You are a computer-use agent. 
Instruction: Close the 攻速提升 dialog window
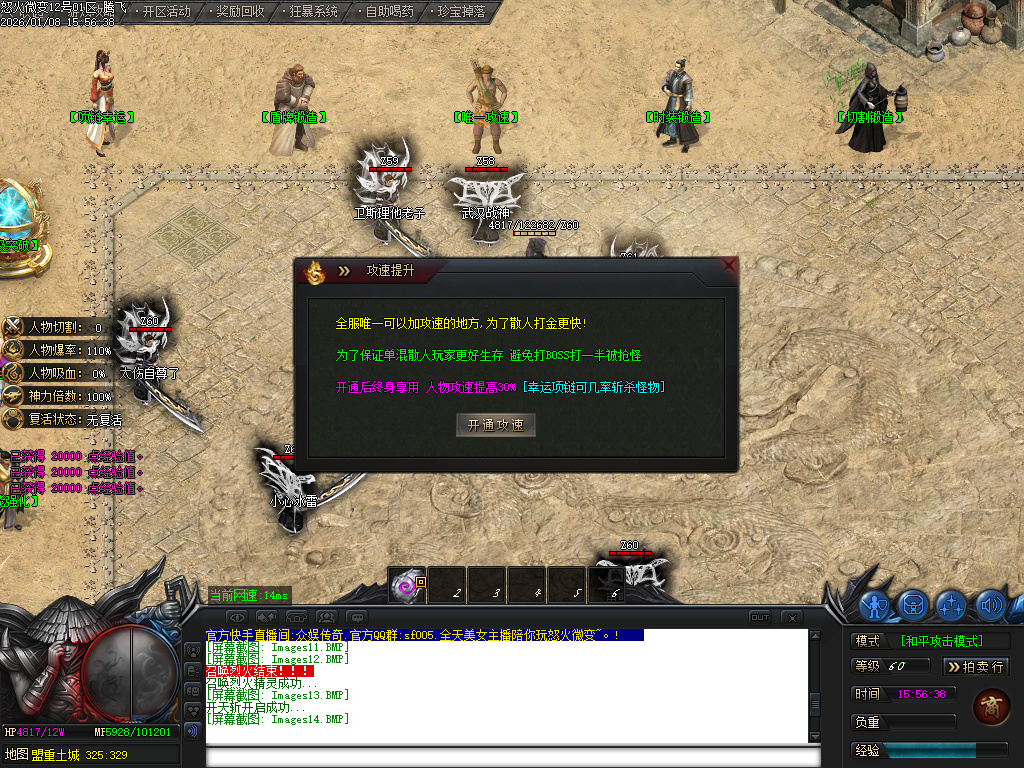click(729, 267)
